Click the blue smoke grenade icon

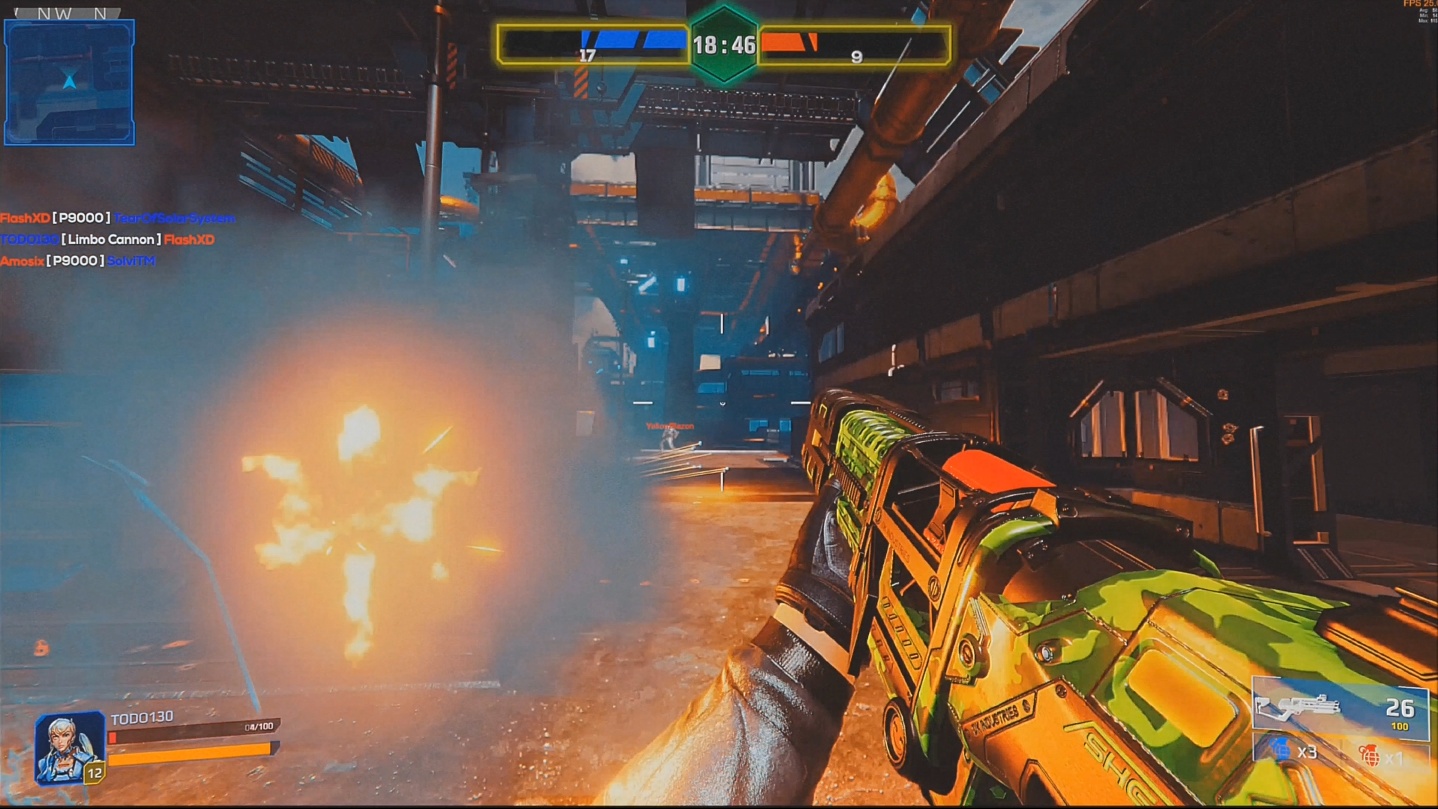coord(1280,750)
